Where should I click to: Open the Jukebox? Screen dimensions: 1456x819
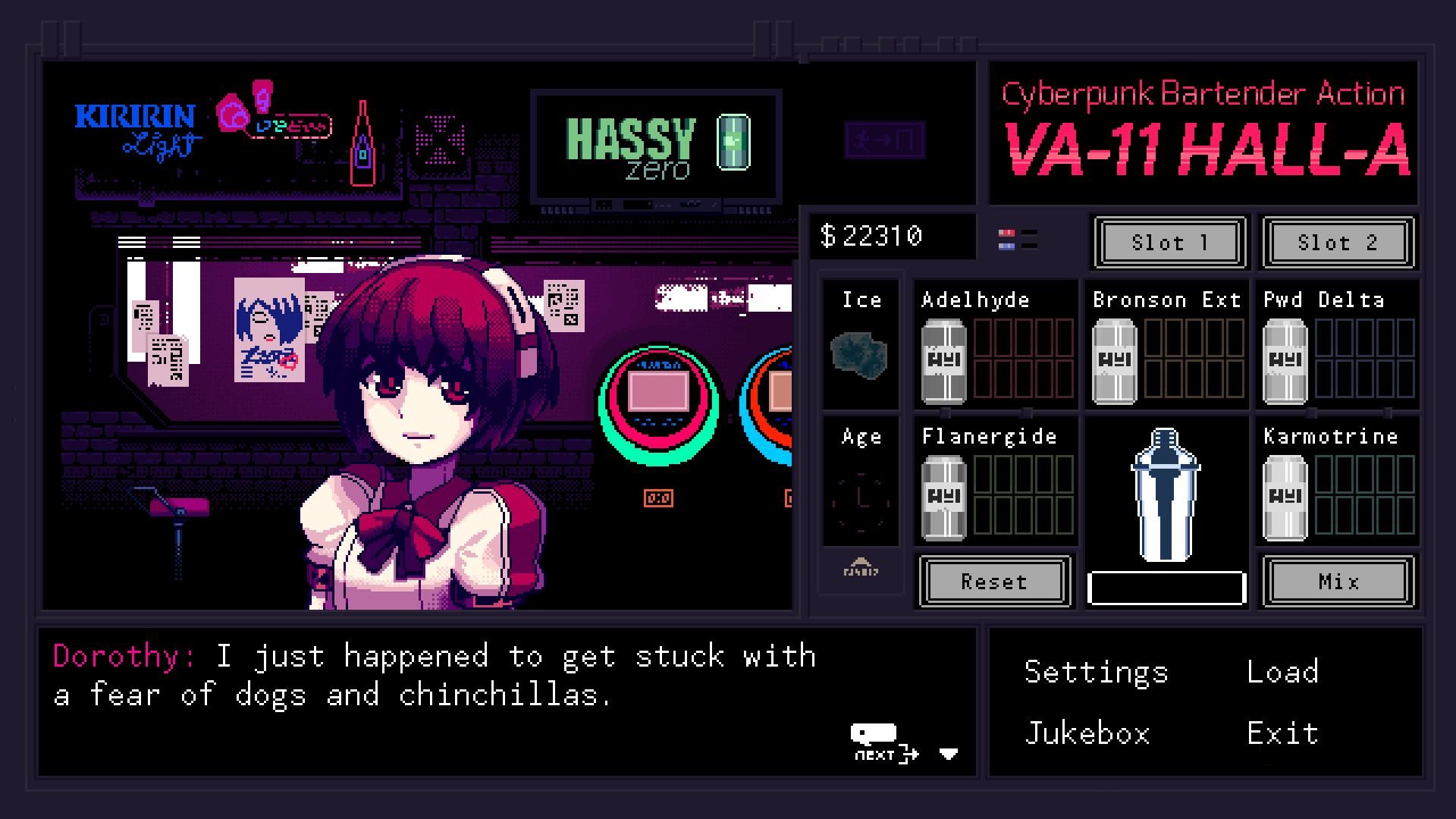click(1087, 732)
